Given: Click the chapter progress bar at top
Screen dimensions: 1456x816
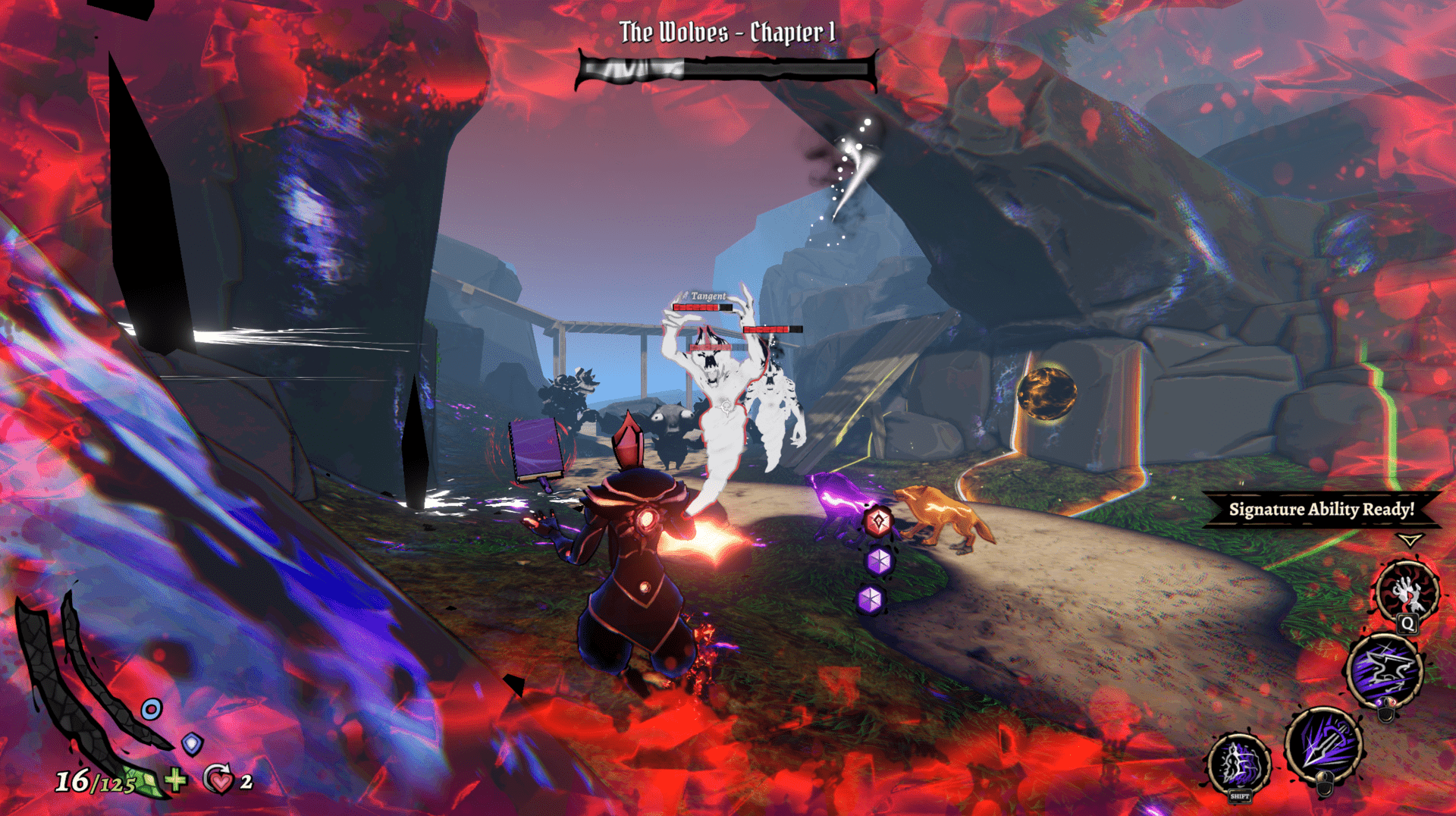Looking at the screenshot, I should (x=728, y=70).
